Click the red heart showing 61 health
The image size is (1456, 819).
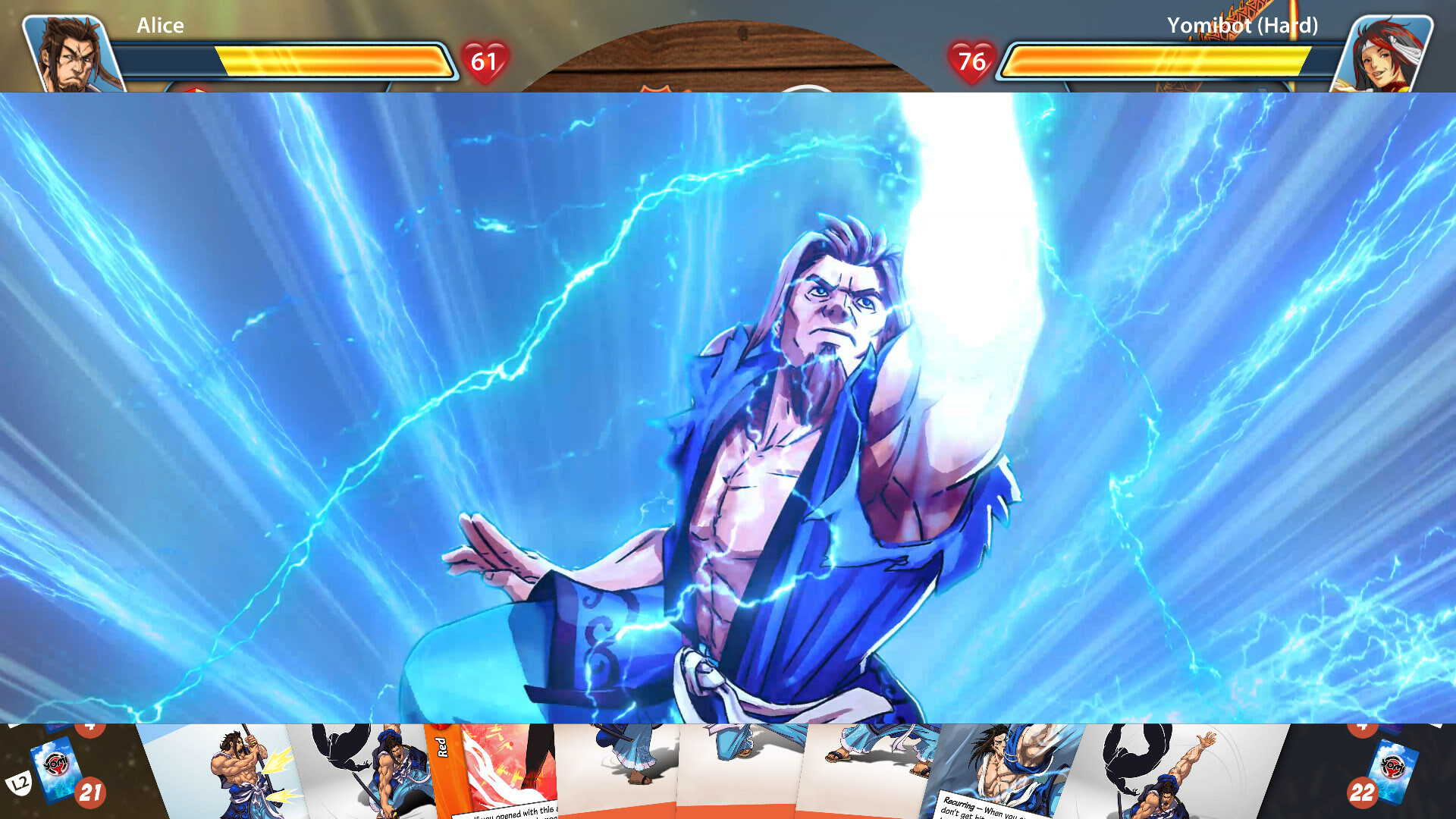(485, 61)
